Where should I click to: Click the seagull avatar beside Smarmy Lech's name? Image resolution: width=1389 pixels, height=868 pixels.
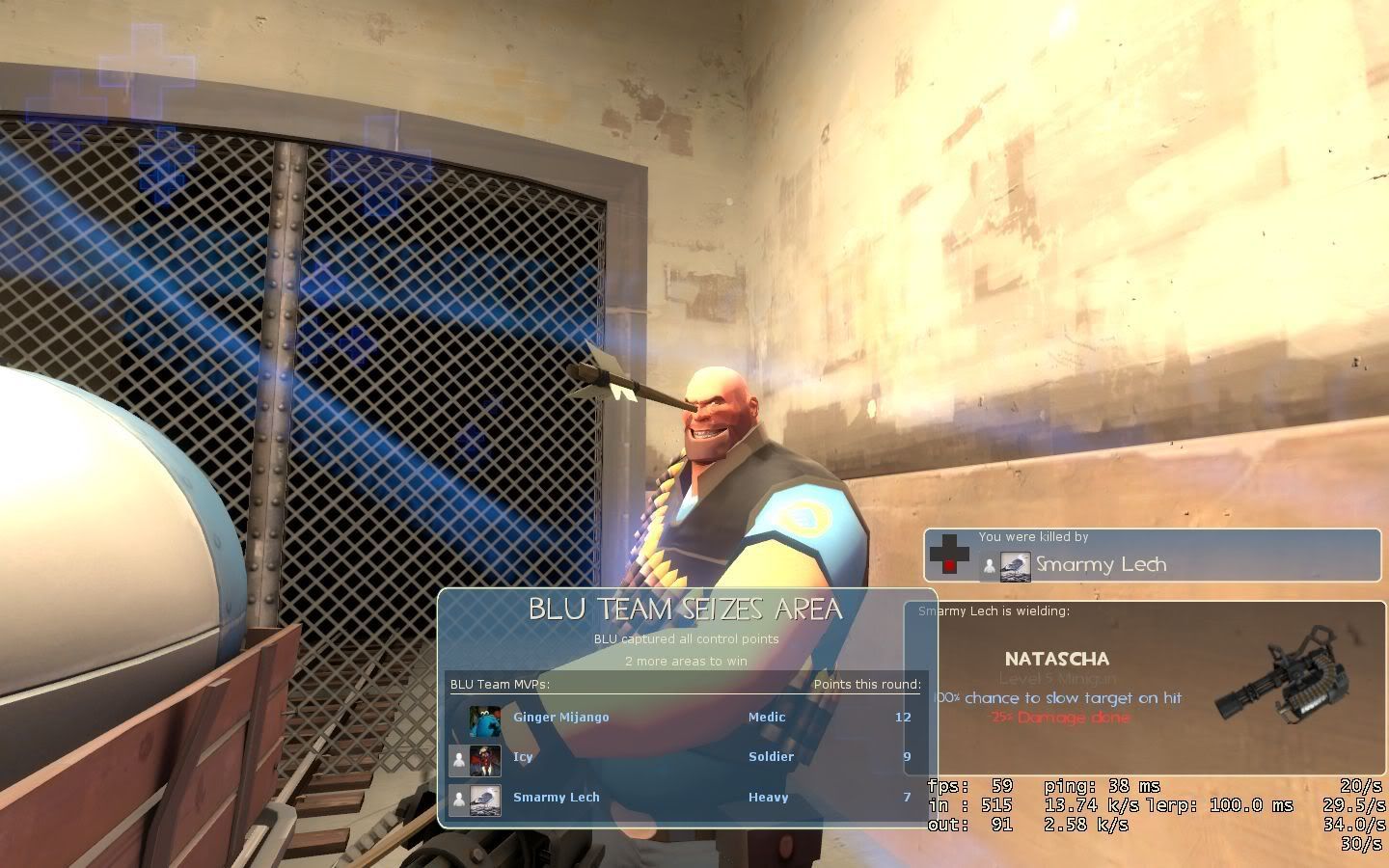click(1016, 564)
